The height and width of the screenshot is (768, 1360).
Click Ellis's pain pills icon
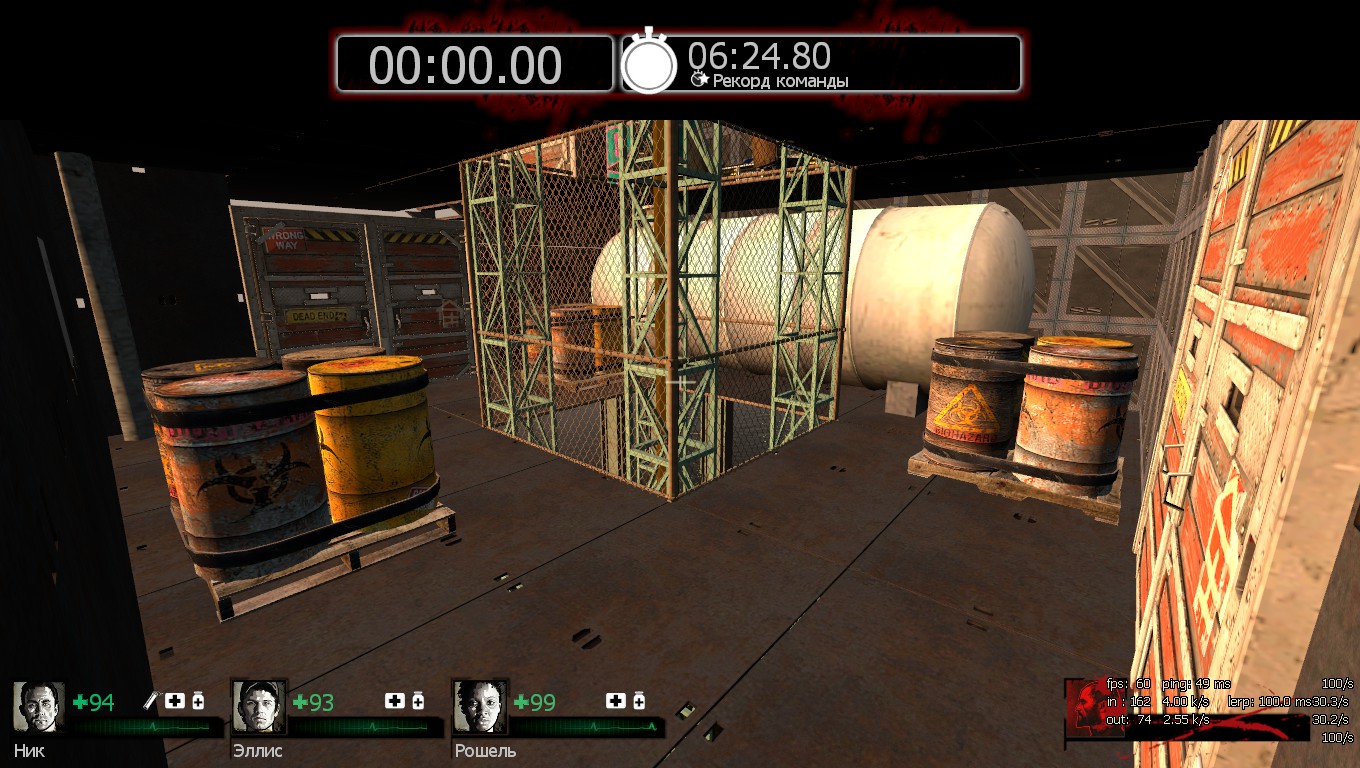tap(418, 701)
